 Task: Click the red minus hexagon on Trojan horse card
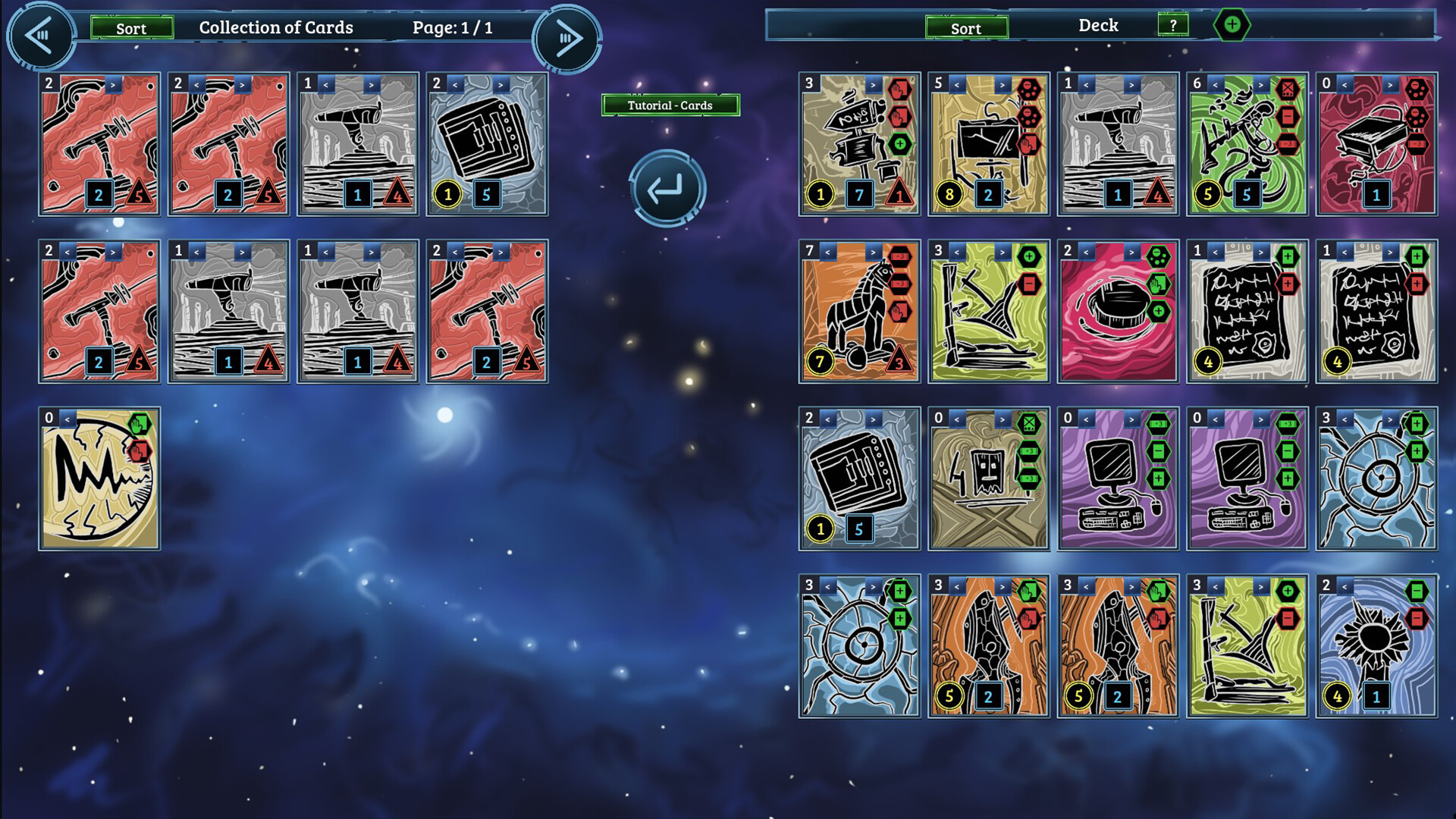click(901, 256)
